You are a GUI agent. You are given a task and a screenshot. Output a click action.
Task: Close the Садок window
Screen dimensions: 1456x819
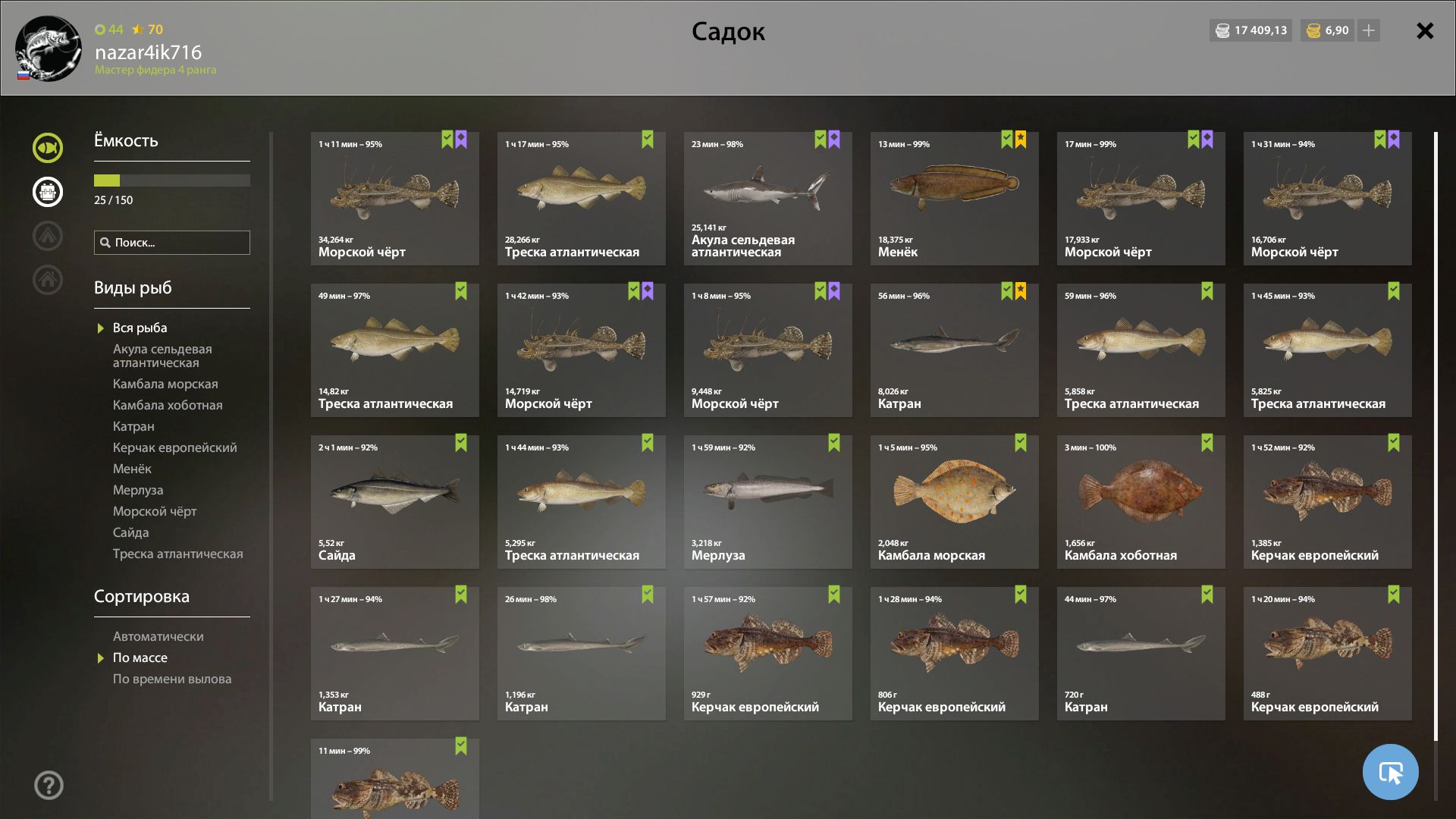point(1425,31)
